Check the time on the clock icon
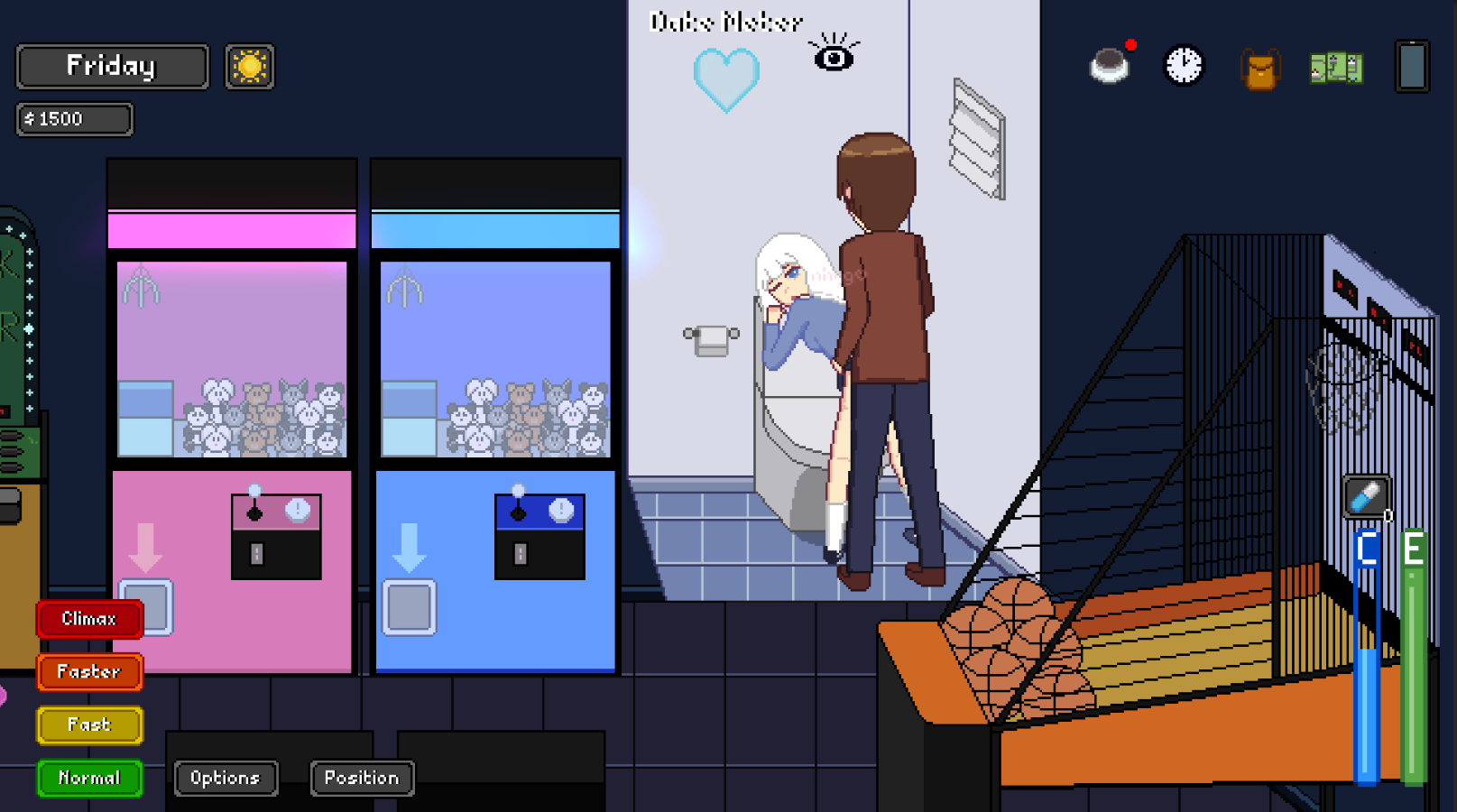The width and height of the screenshot is (1457, 812). [x=1182, y=64]
